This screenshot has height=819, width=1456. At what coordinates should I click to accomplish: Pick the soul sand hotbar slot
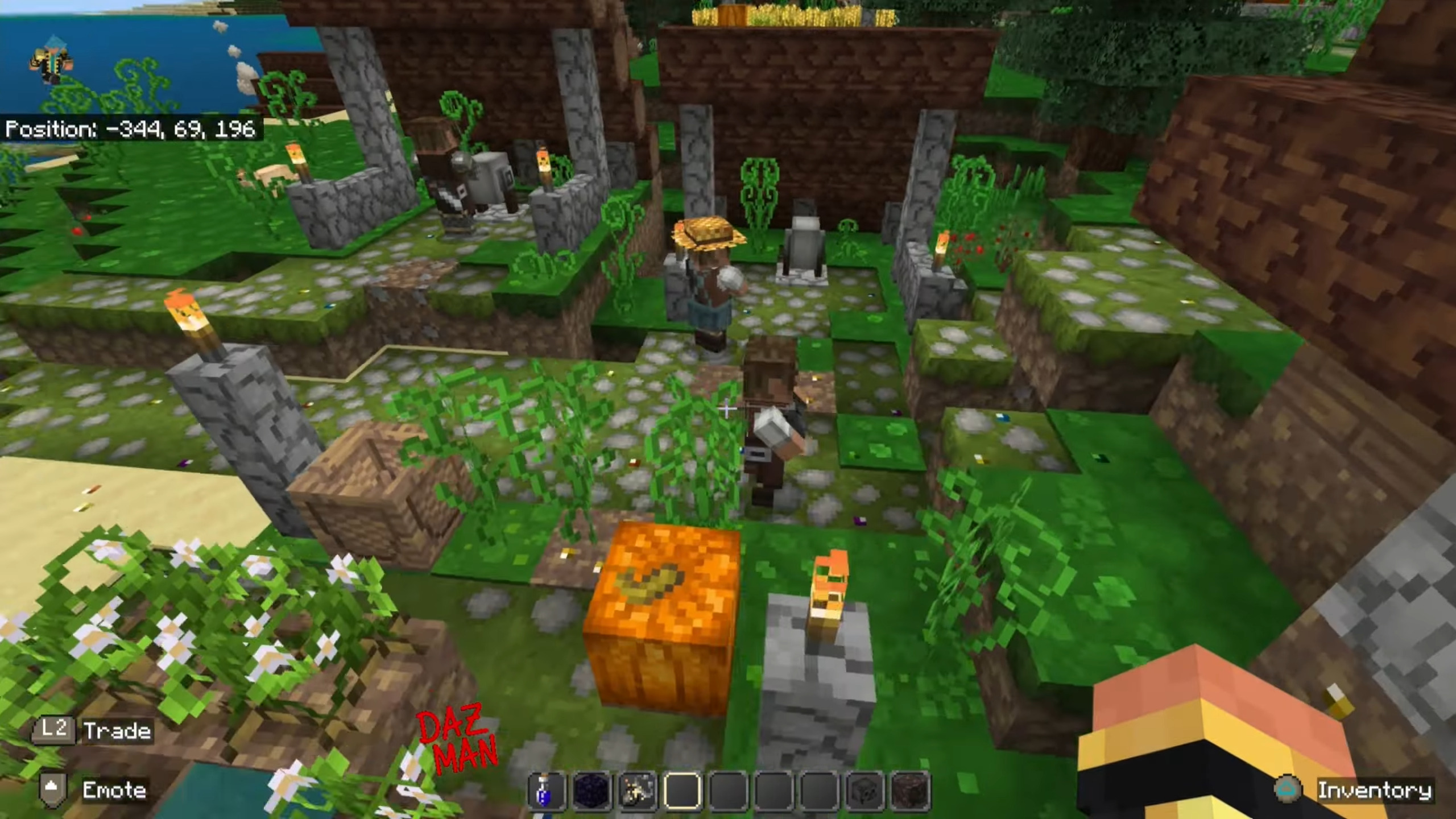point(909,791)
